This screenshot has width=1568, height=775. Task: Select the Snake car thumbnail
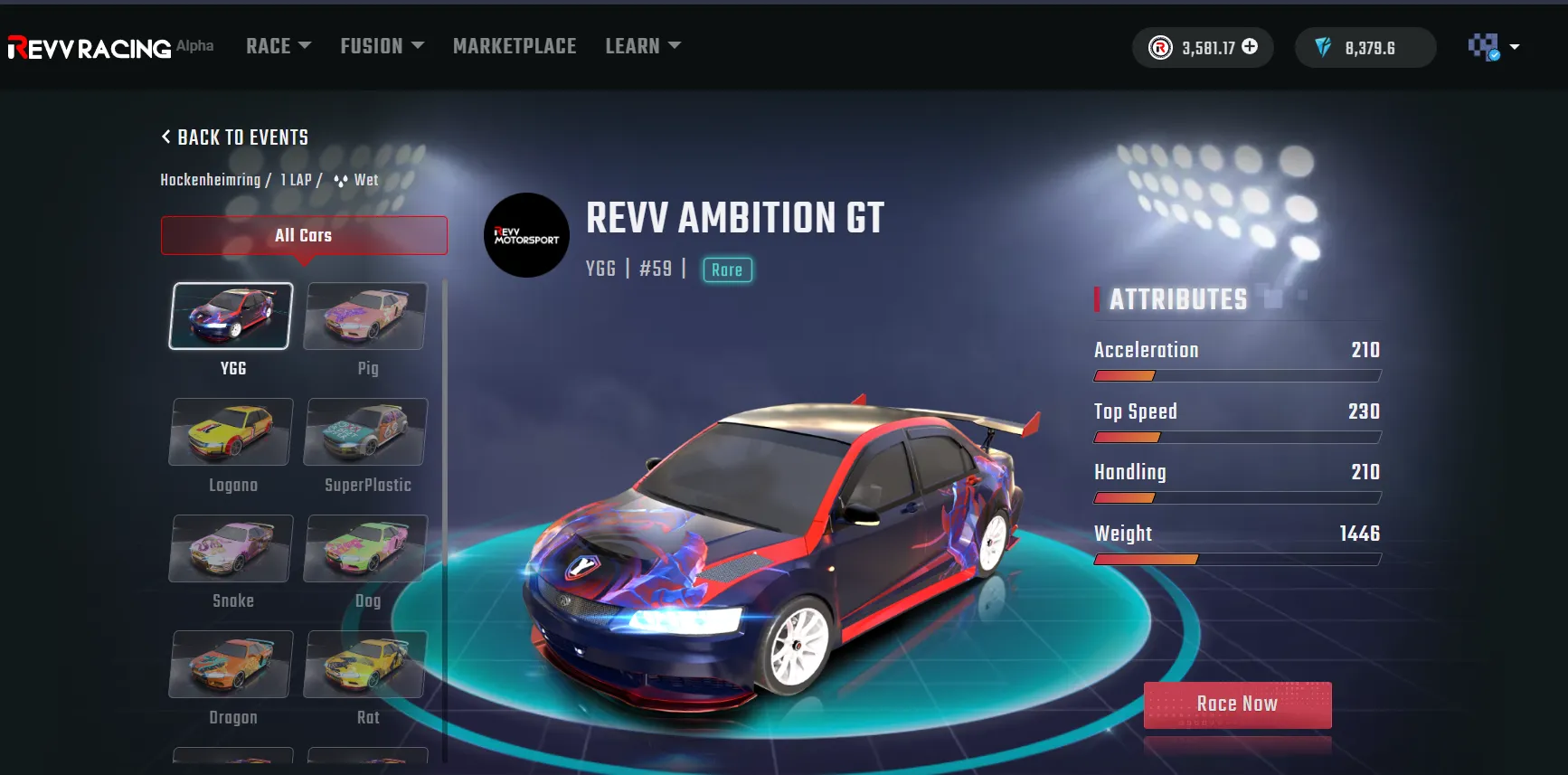[x=231, y=548]
